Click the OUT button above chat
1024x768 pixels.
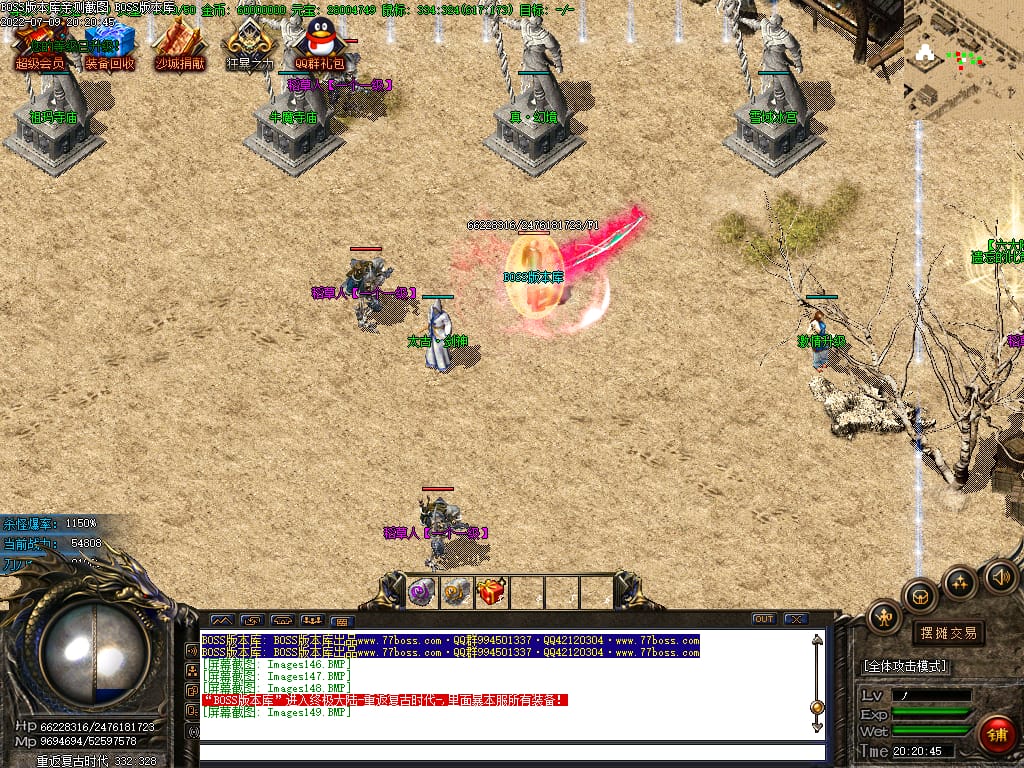(764, 619)
